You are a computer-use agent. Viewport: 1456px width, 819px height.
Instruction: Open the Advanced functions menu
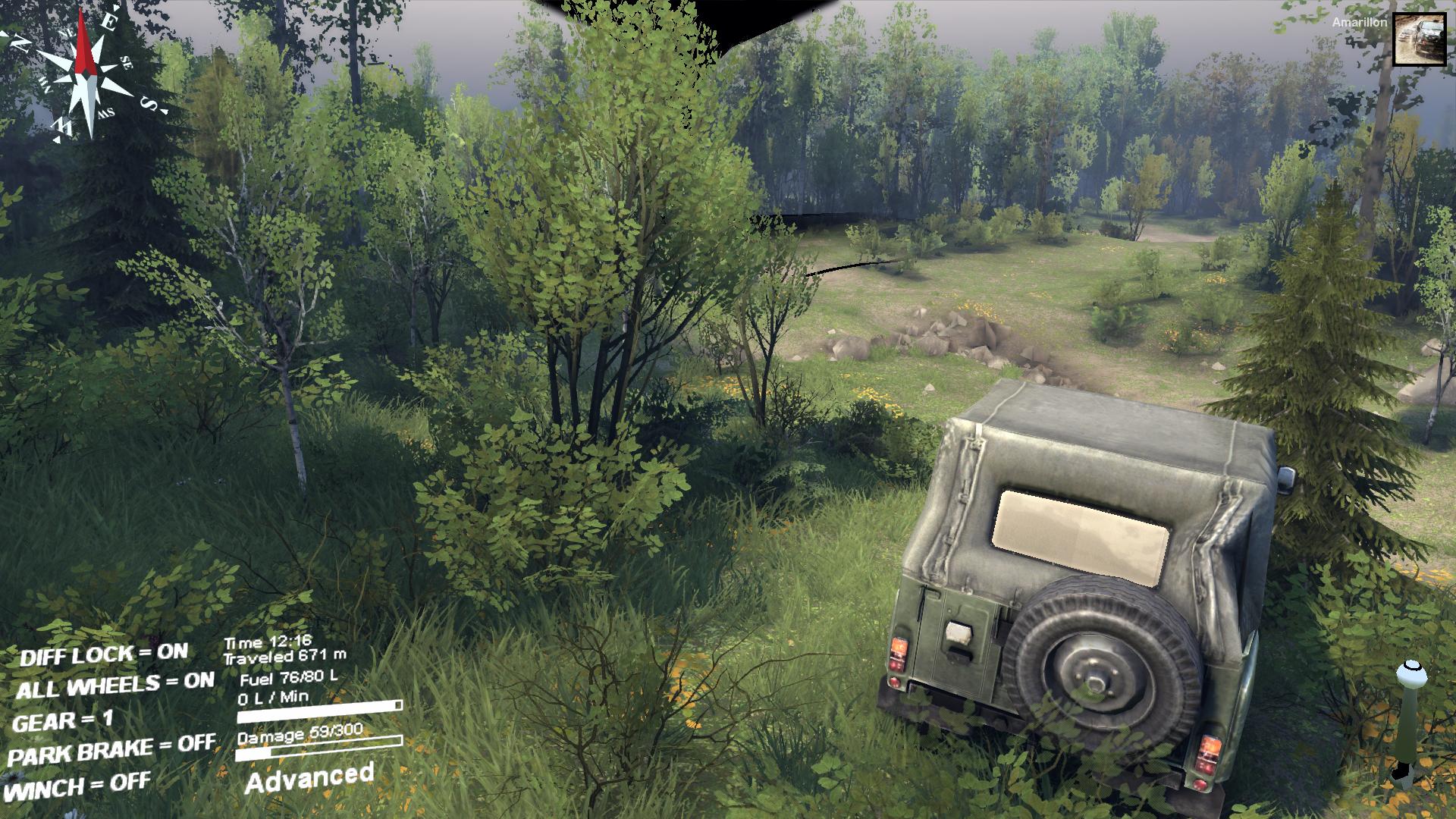pyautogui.click(x=309, y=778)
